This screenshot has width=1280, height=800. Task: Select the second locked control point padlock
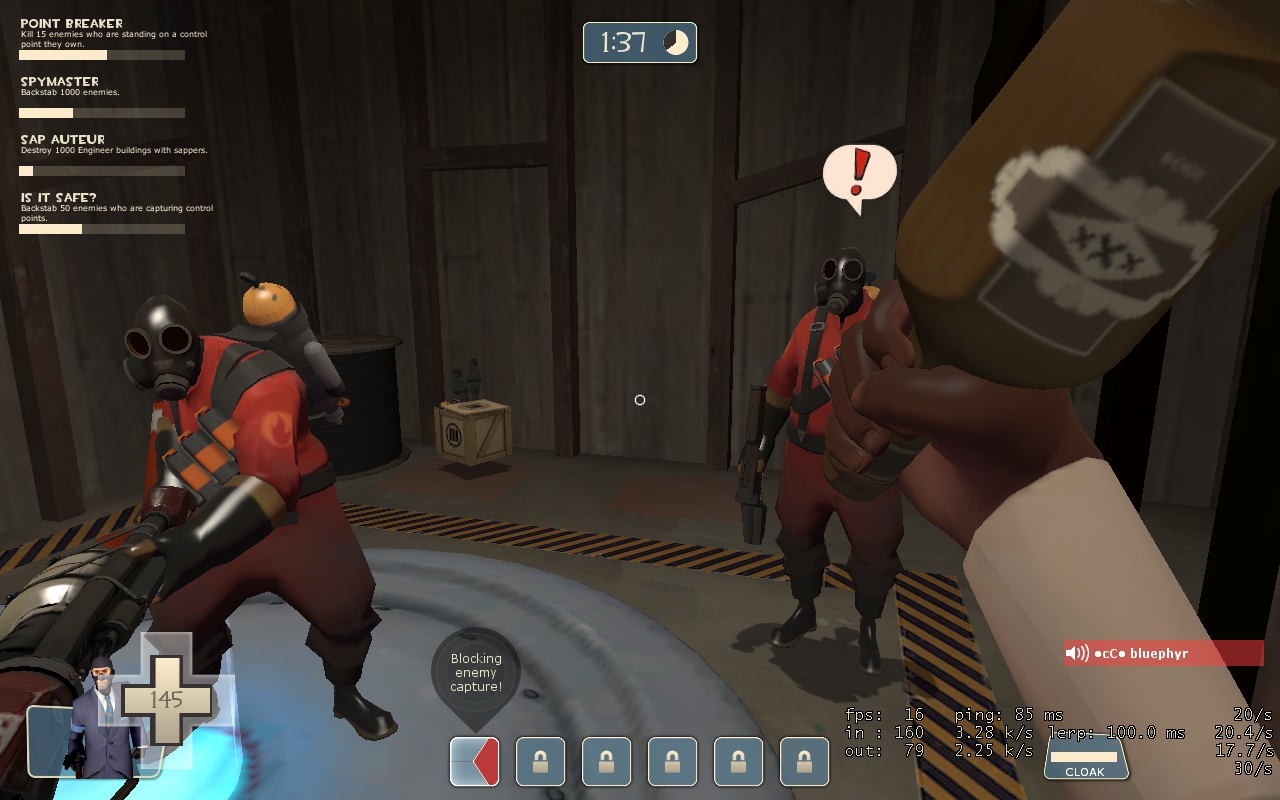click(606, 761)
